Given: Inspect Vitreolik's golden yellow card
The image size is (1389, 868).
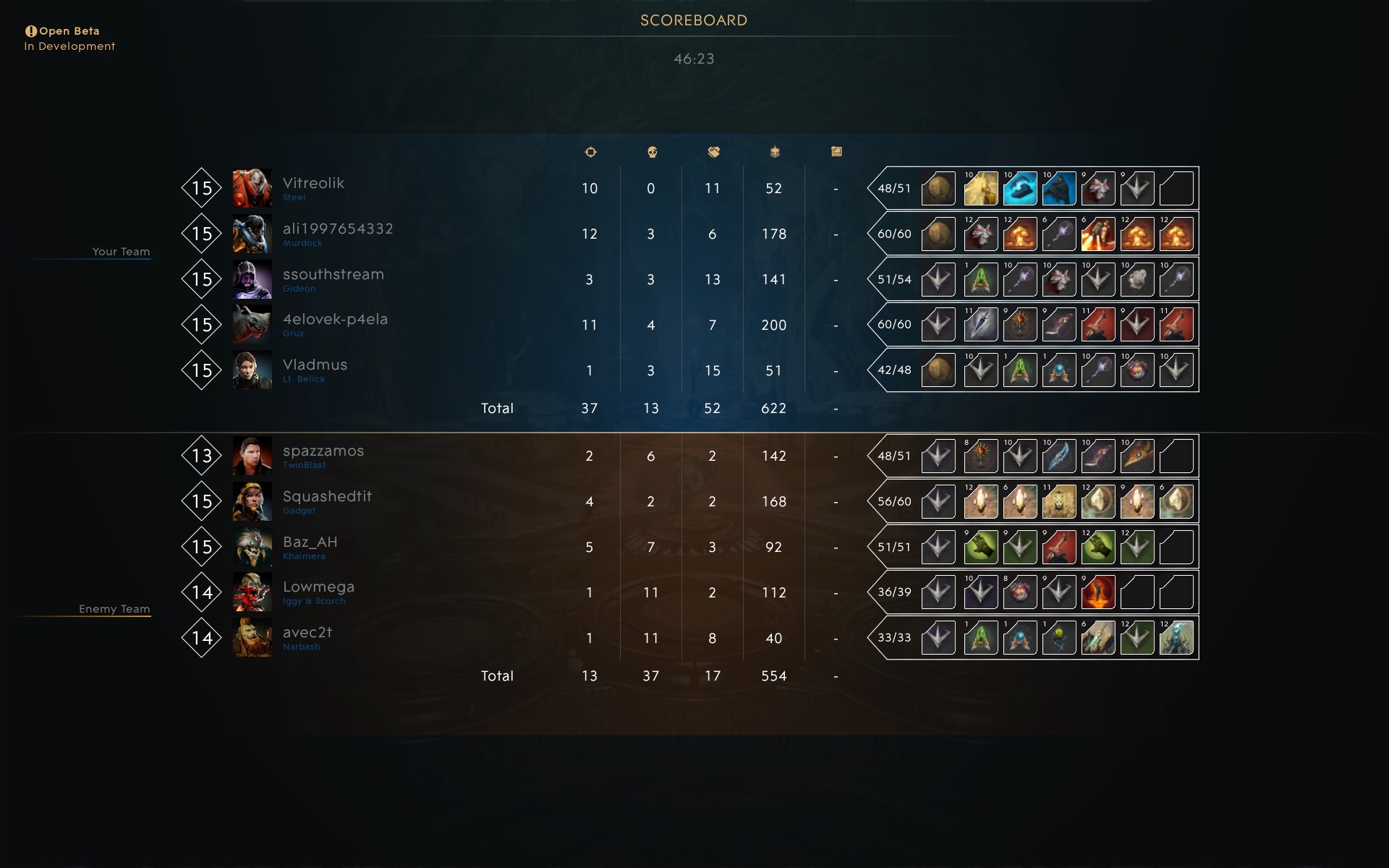Looking at the screenshot, I should click(x=980, y=189).
